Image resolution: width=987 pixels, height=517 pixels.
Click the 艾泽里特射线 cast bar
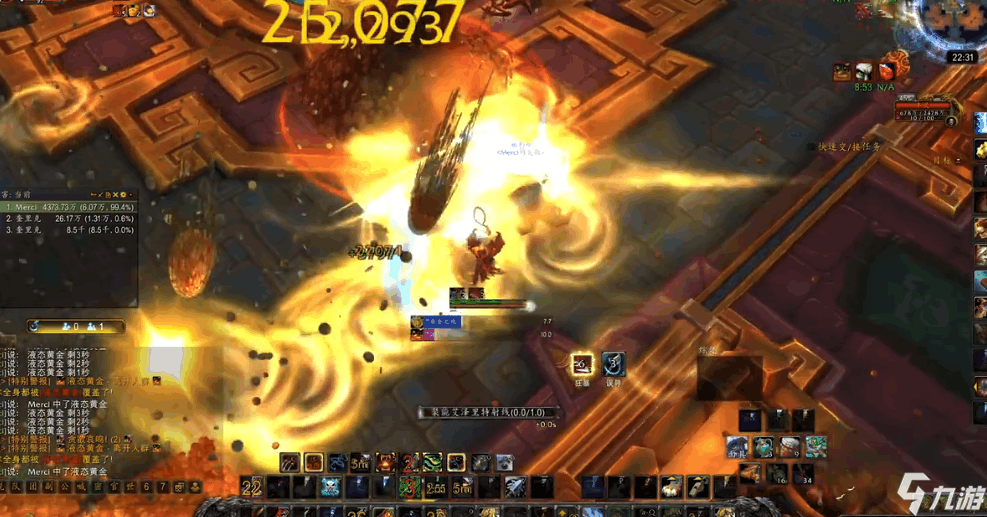coord(488,412)
